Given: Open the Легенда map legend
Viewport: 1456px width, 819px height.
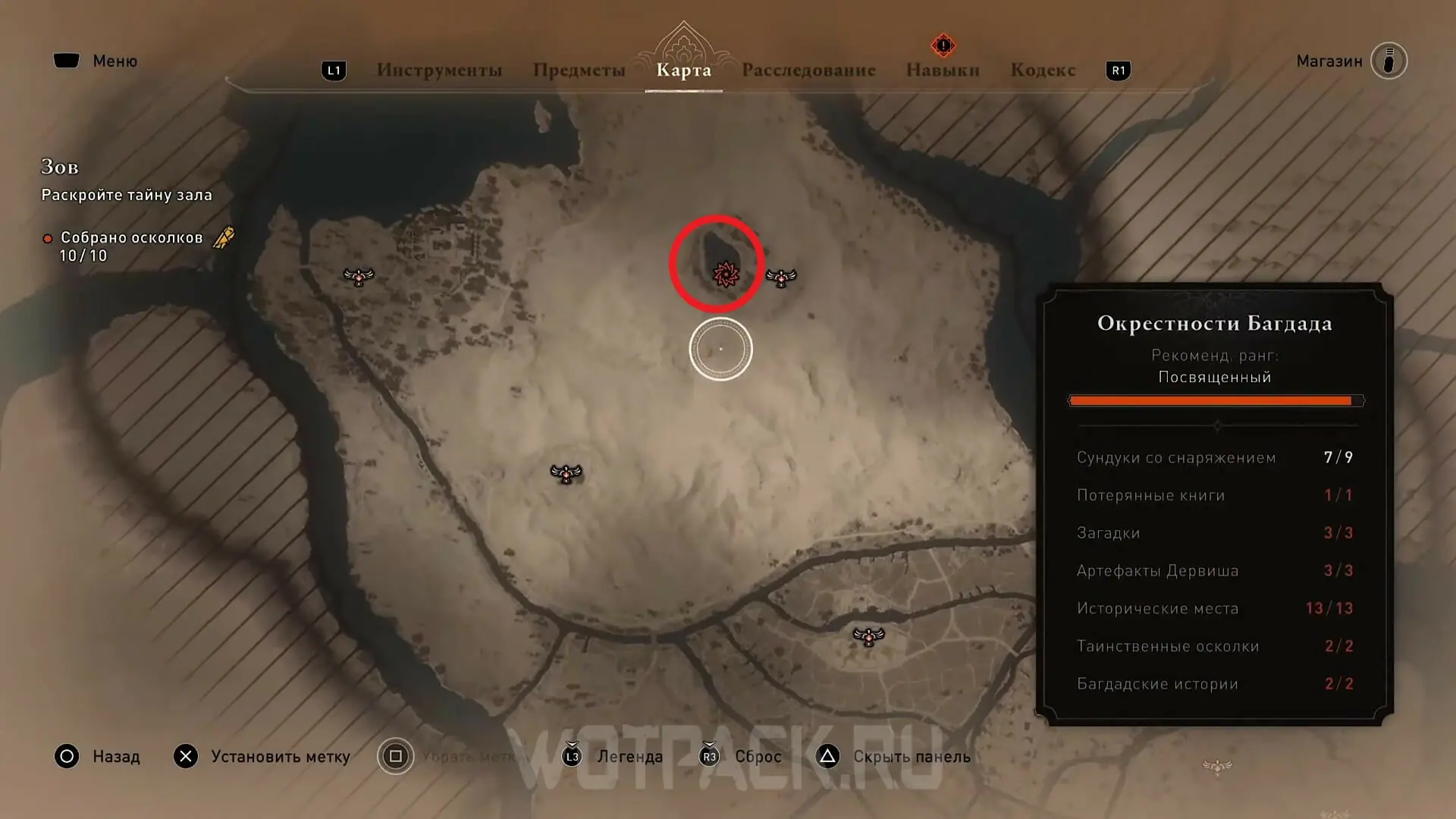Looking at the screenshot, I should (614, 757).
